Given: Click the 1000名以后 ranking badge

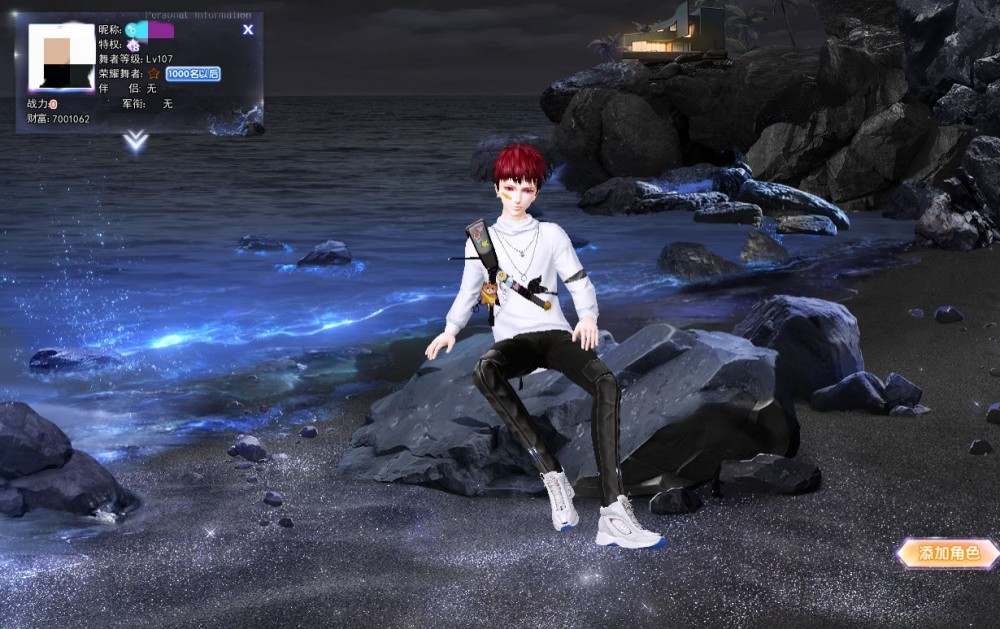Looking at the screenshot, I should tap(193, 74).
